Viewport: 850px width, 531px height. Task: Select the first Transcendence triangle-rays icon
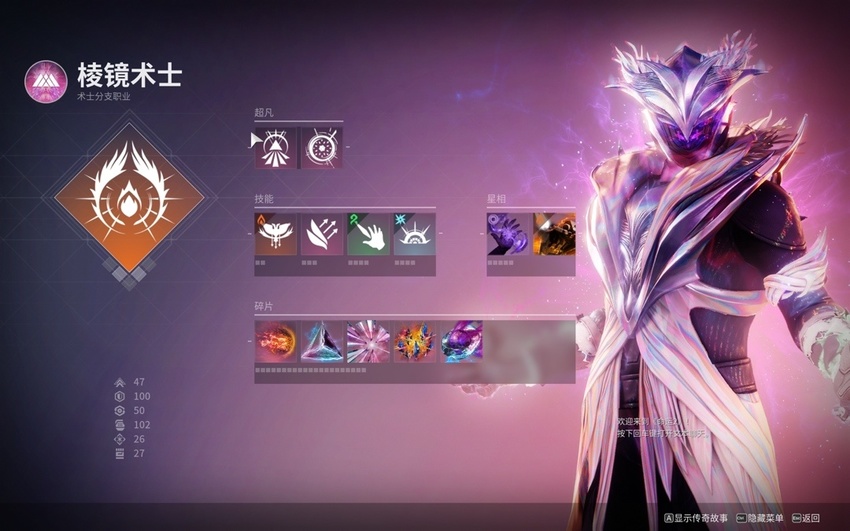(x=275, y=148)
